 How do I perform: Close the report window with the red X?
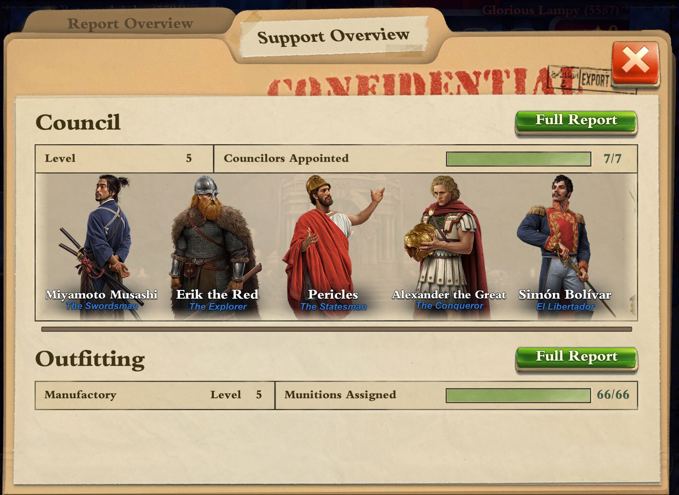pyautogui.click(x=635, y=62)
